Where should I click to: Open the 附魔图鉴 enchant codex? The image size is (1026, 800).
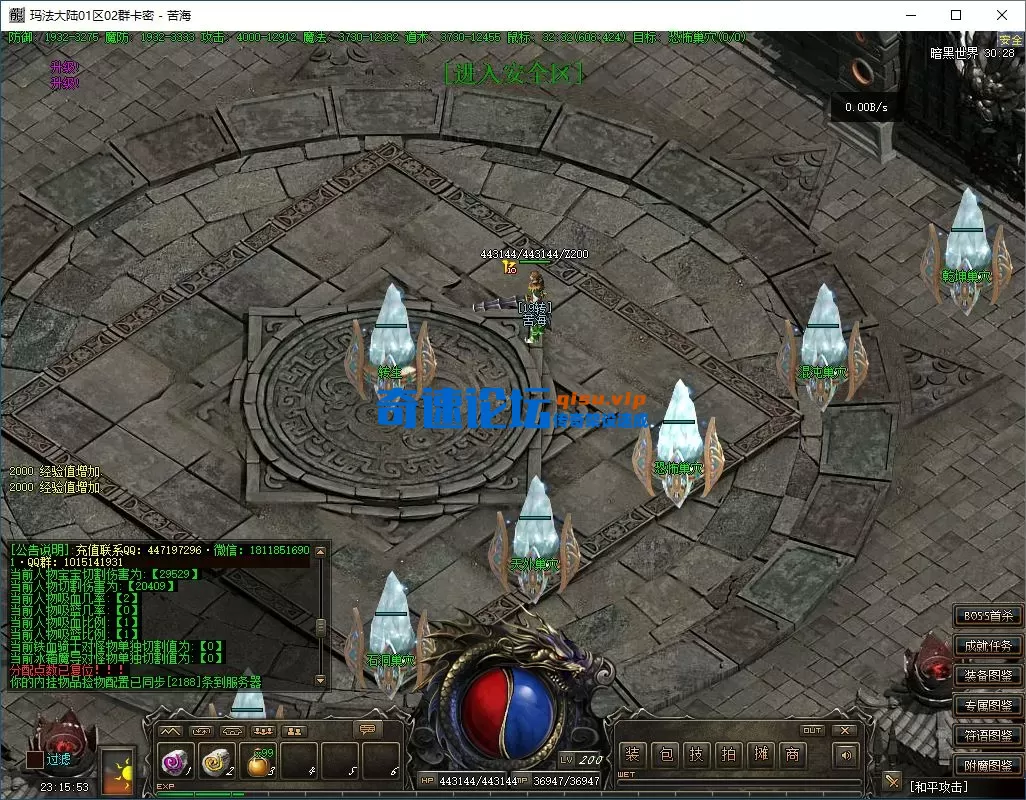(988, 766)
